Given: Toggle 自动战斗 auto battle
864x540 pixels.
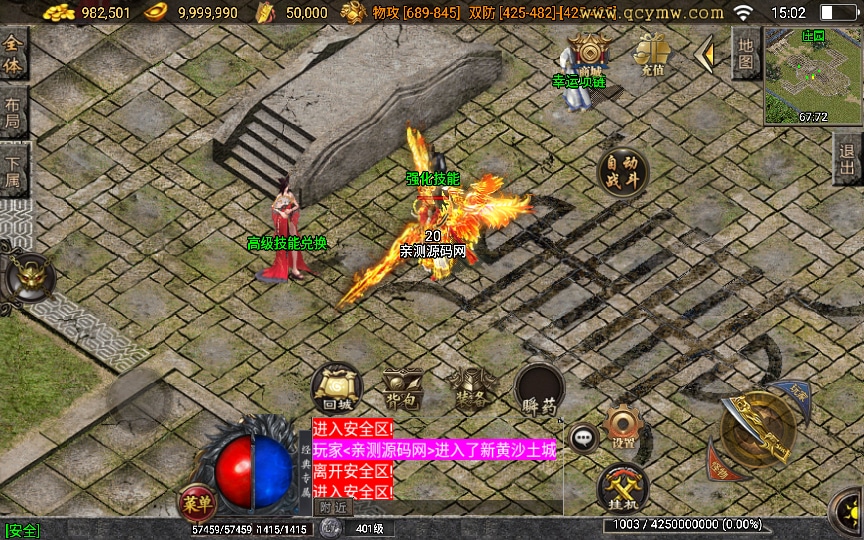Looking at the screenshot, I should click(622, 171).
